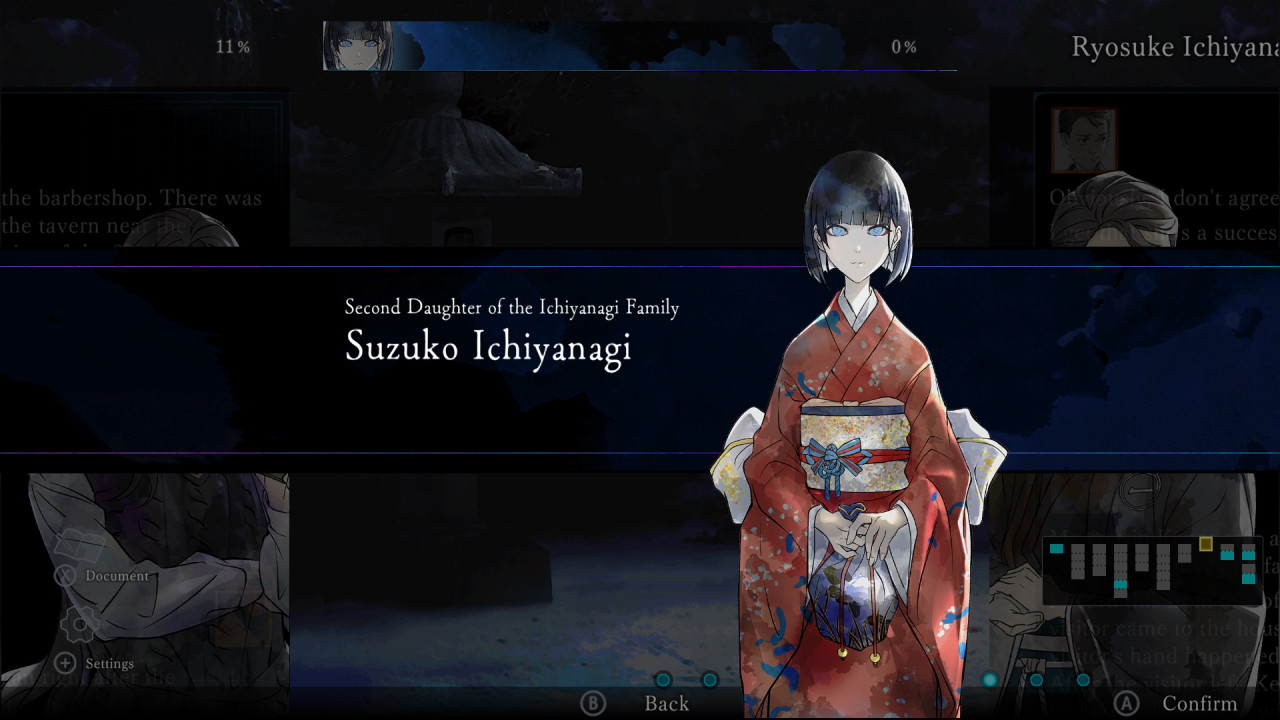Select the X controller button prompt beside Document

[64, 575]
